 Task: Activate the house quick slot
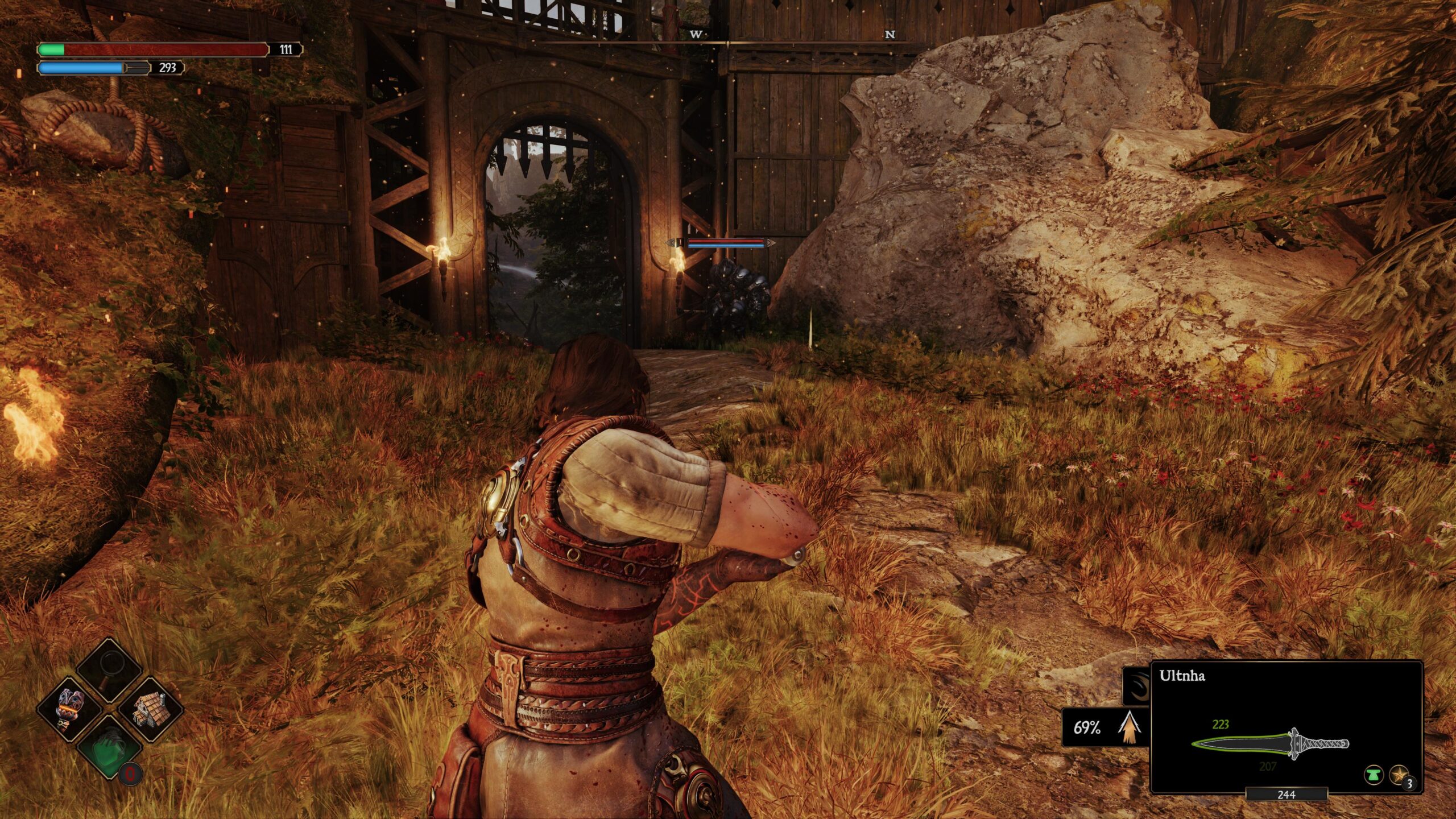150,711
